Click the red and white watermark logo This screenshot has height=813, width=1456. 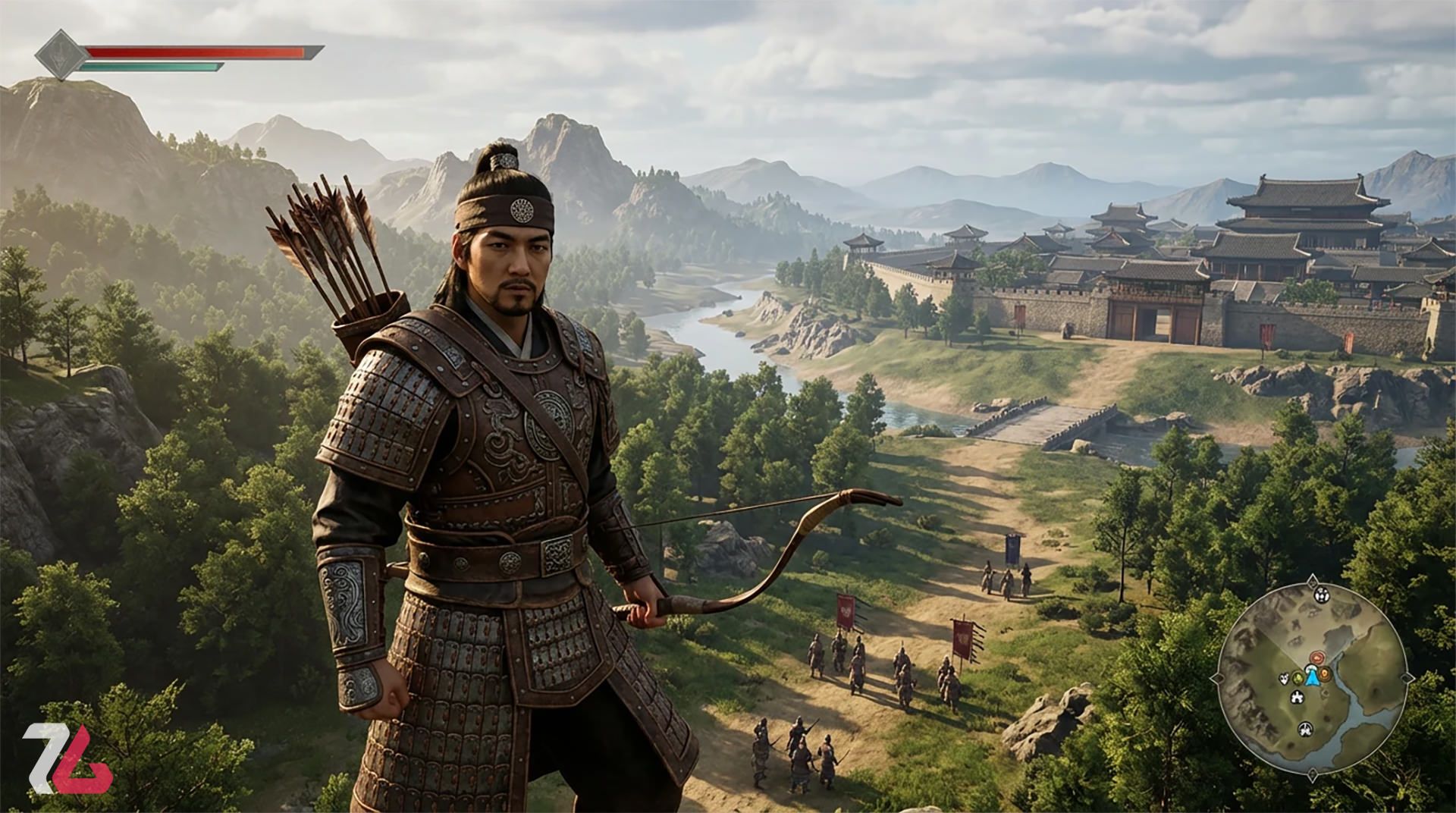[67, 758]
